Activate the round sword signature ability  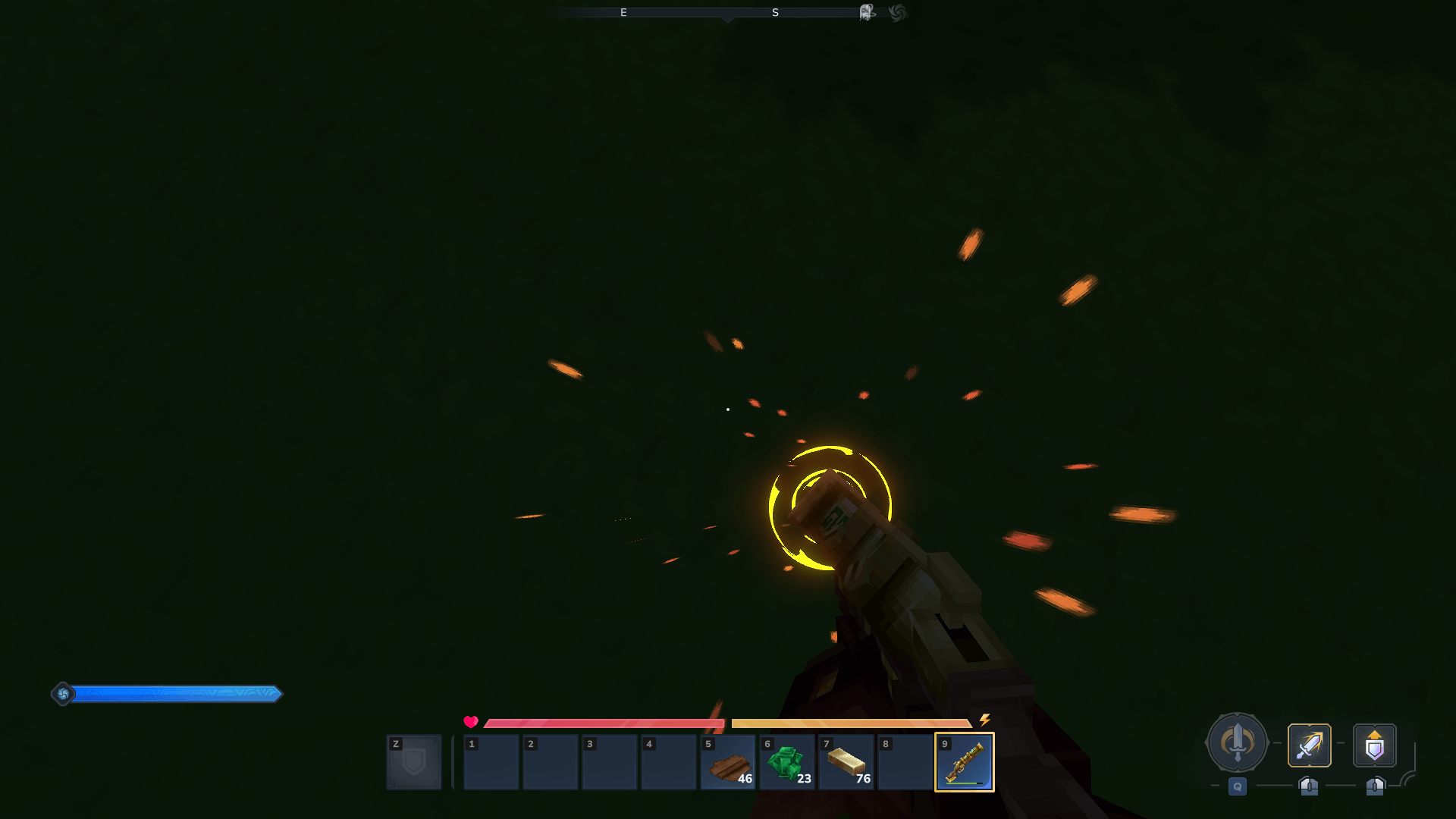pyautogui.click(x=1237, y=742)
